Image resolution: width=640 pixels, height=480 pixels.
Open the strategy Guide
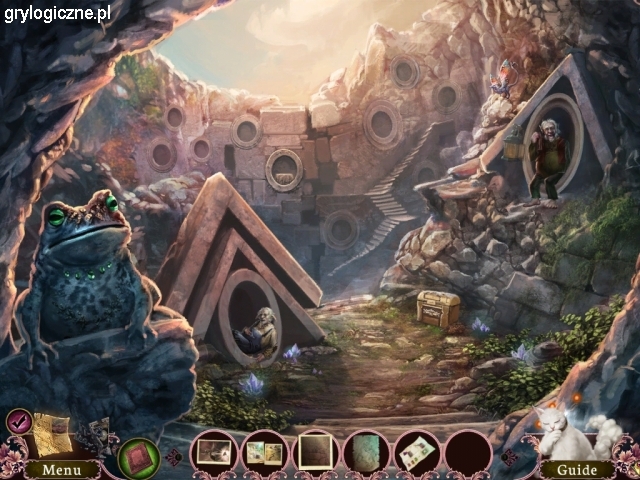tap(577, 469)
